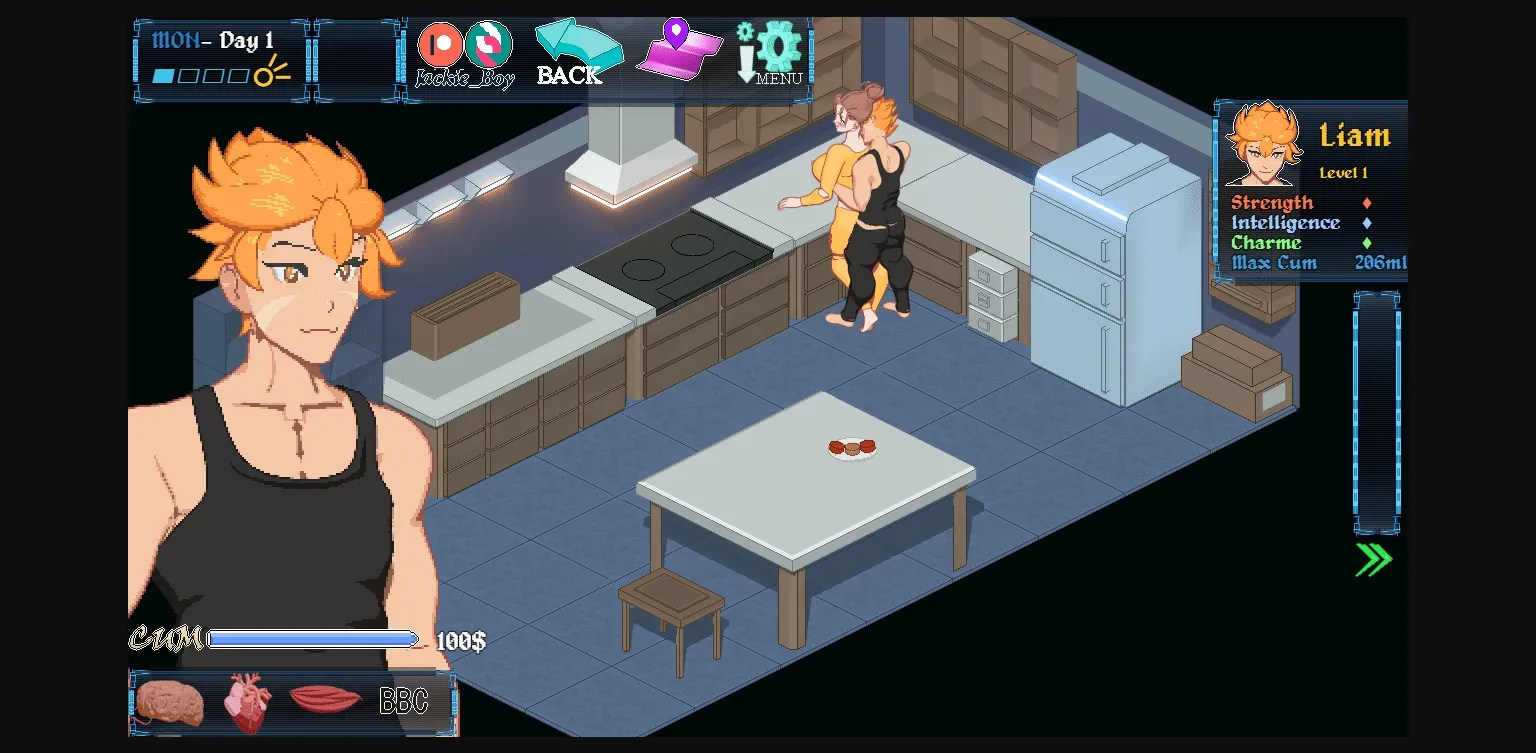Click the Jackie_Boy social icon

[x=488, y=44]
